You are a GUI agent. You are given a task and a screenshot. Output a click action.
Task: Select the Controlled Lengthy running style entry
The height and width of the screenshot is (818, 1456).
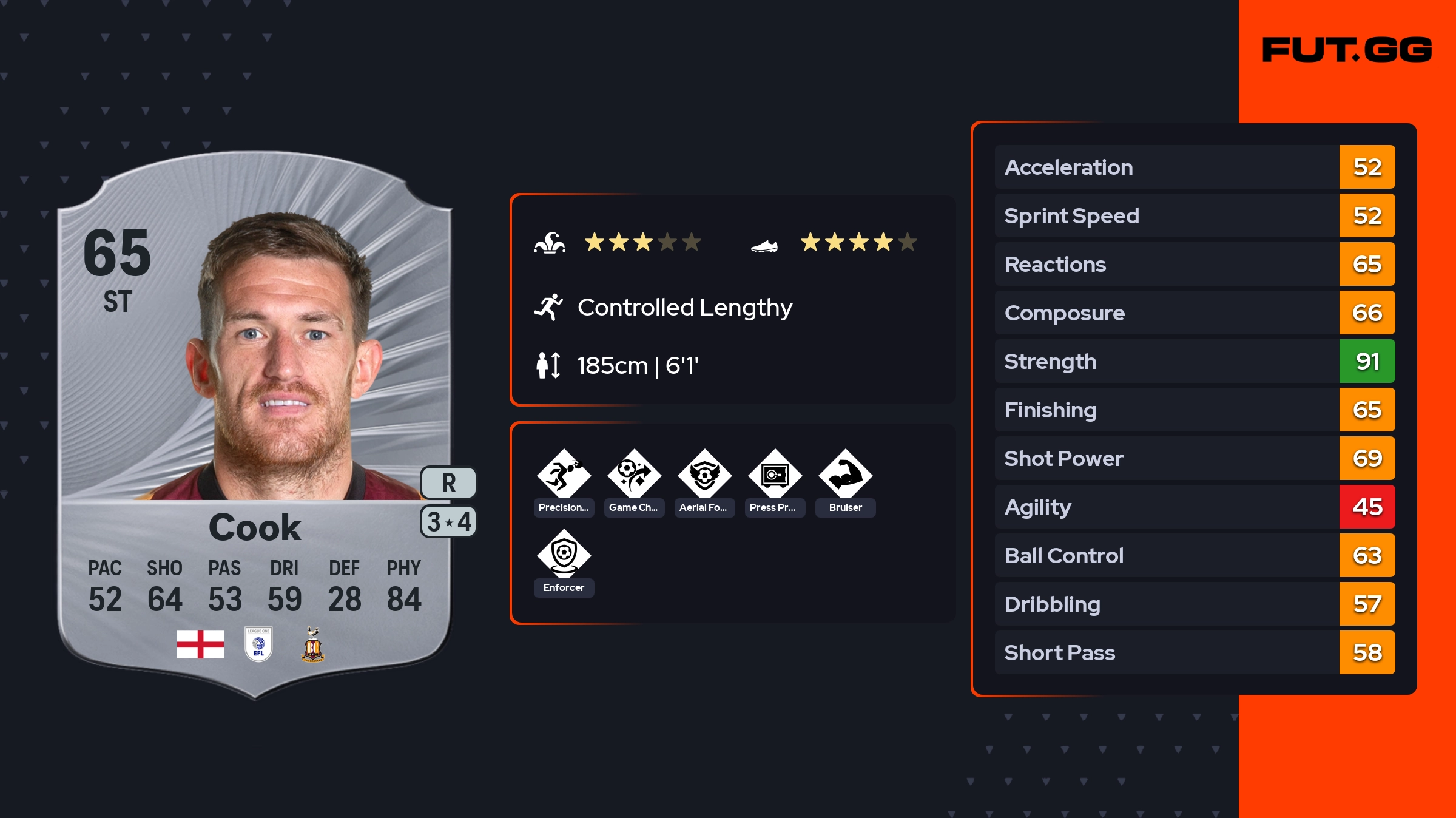(684, 308)
